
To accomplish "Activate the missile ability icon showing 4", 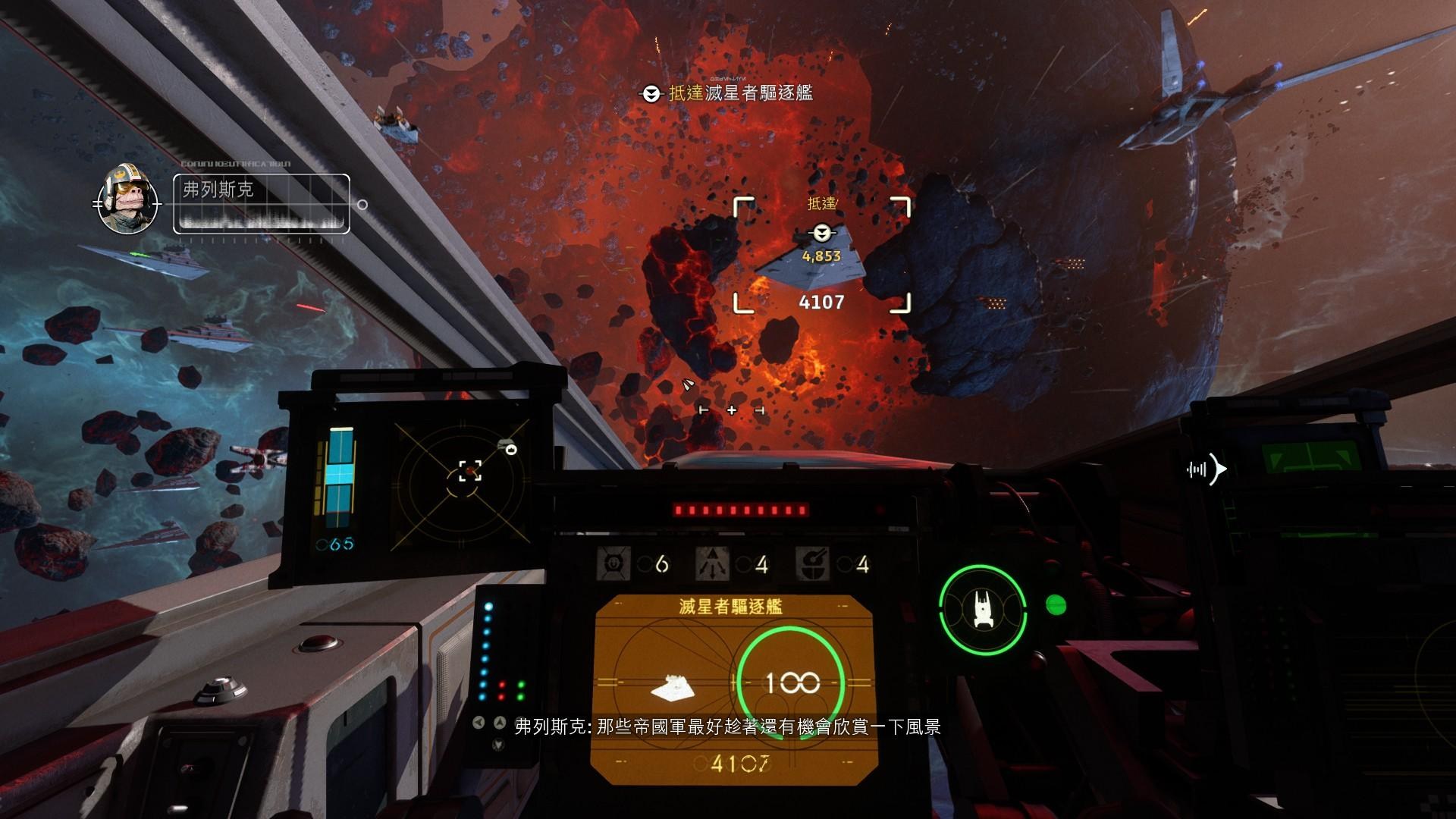I will click(x=711, y=564).
